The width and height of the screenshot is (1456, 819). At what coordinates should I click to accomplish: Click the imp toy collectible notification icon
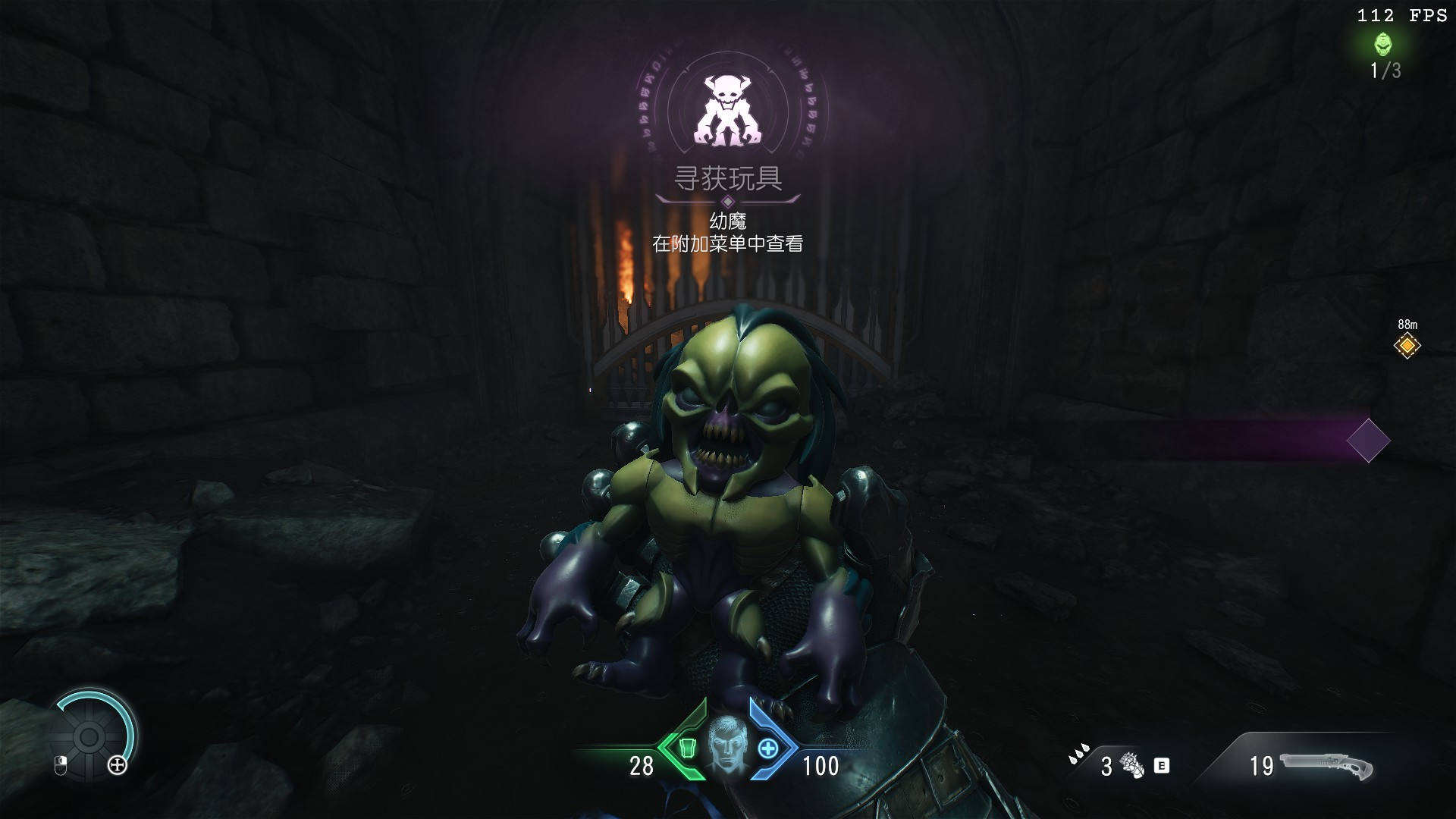coord(728,110)
